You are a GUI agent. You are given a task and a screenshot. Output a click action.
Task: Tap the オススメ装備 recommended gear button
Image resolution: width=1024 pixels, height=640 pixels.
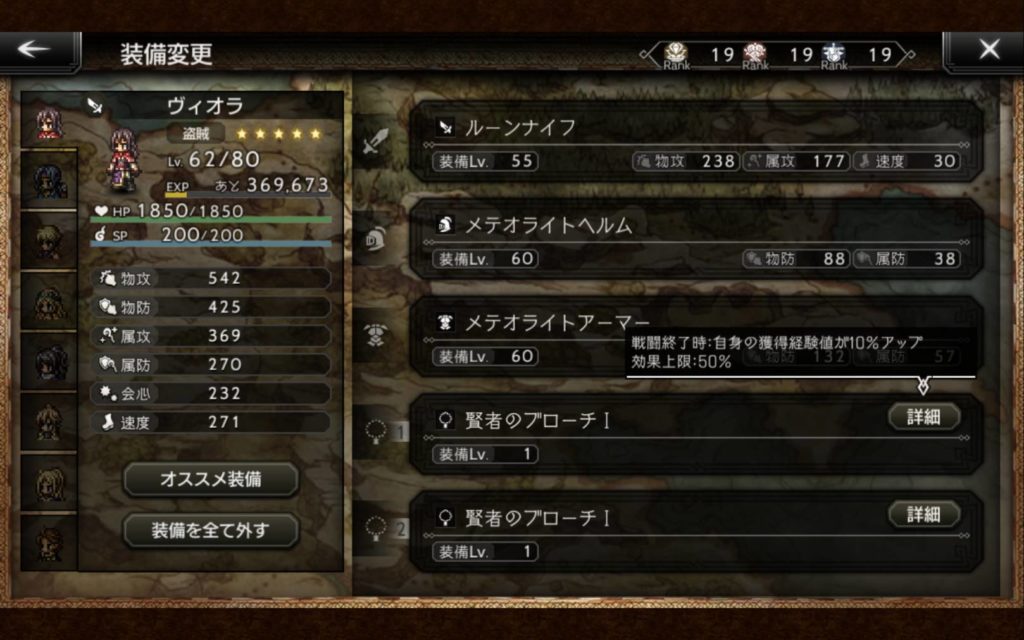tap(211, 479)
